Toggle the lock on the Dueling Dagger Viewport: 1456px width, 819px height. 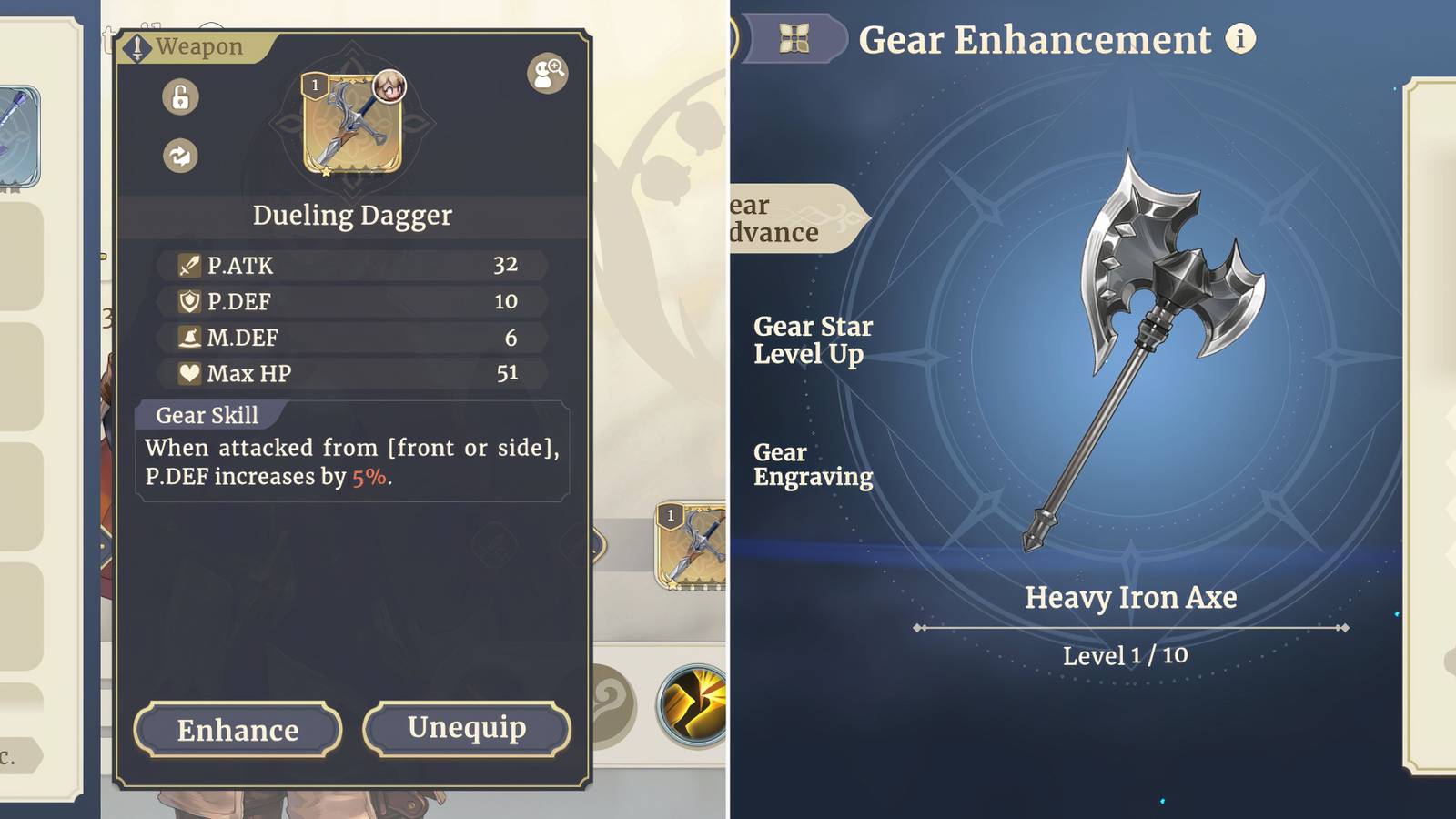[178, 97]
